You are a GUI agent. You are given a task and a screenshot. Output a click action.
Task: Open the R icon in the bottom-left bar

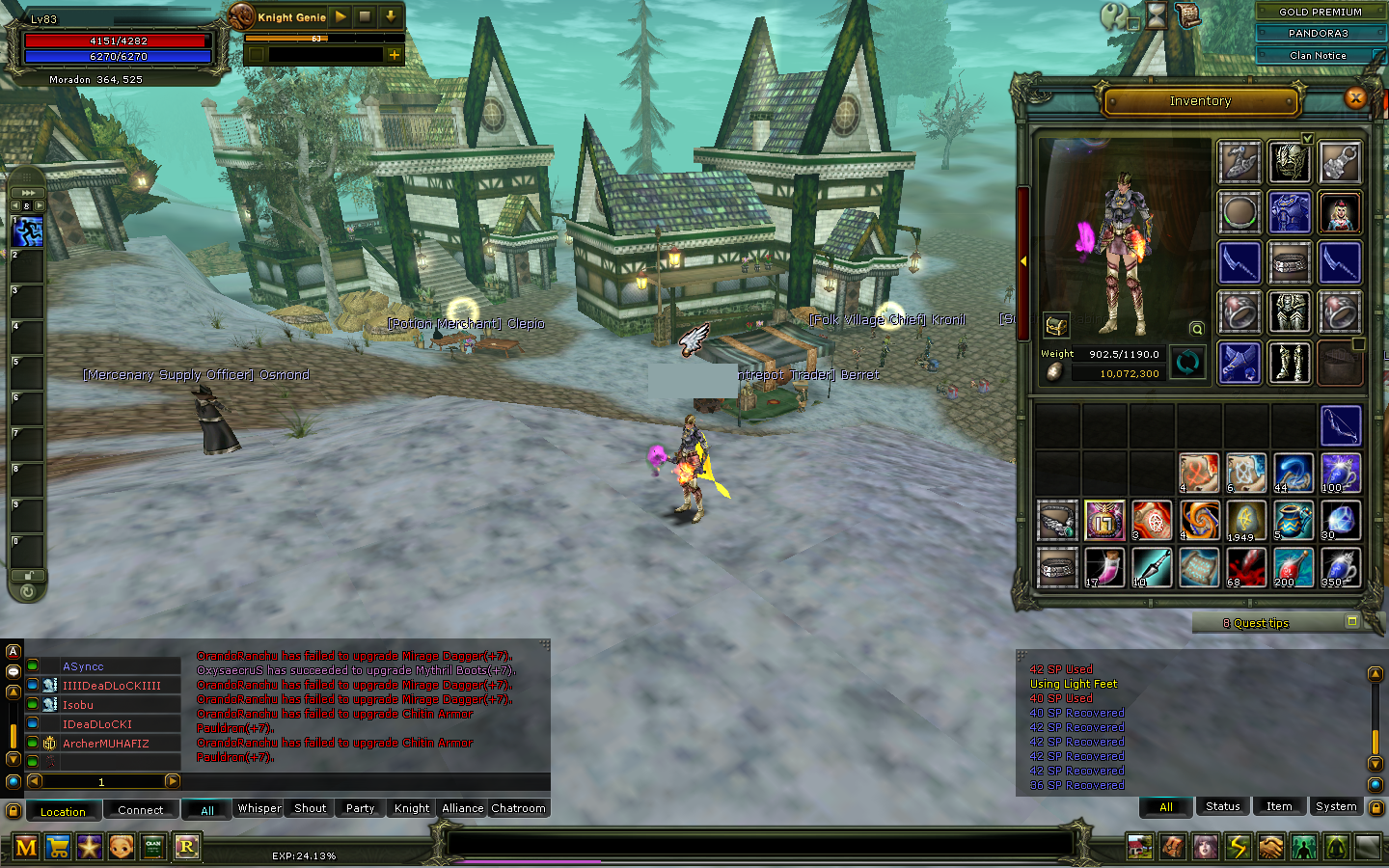pos(186,847)
